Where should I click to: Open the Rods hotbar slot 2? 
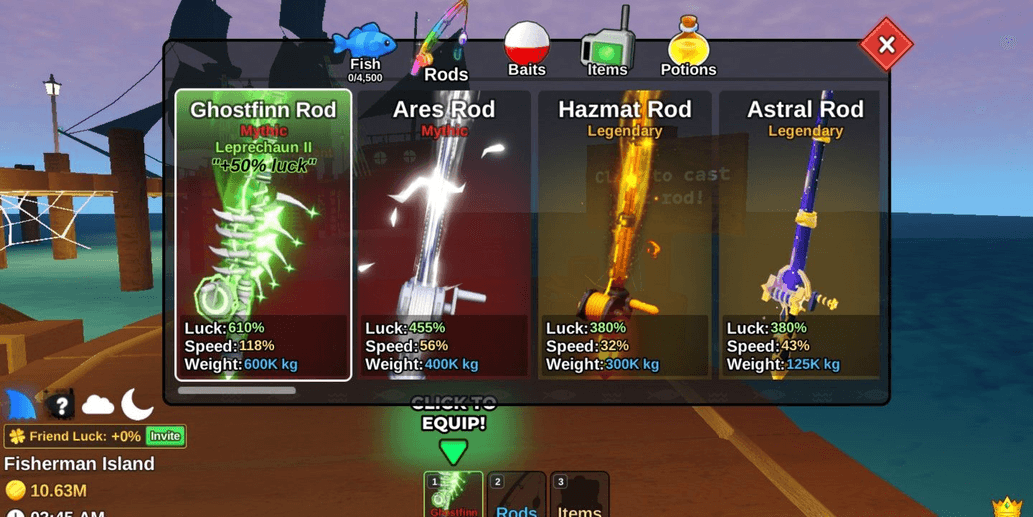[516, 495]
